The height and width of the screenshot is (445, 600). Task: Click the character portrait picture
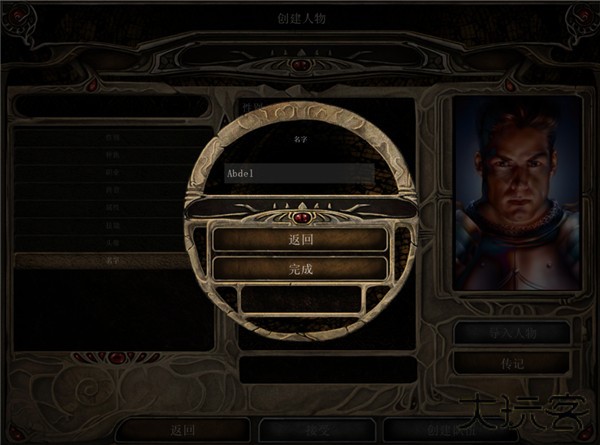517,192
